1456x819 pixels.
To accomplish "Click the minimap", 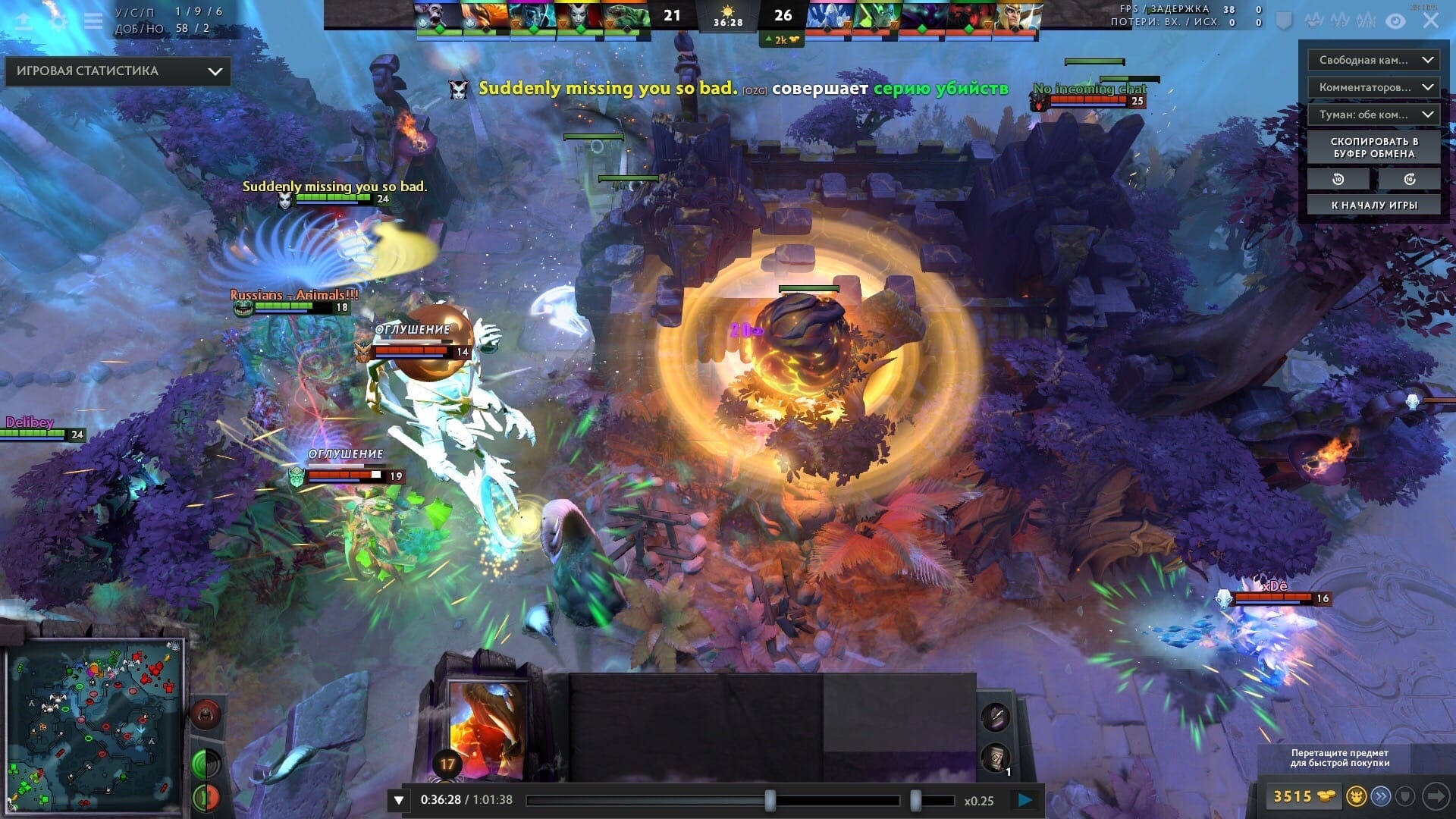I will tap(94, 724).
